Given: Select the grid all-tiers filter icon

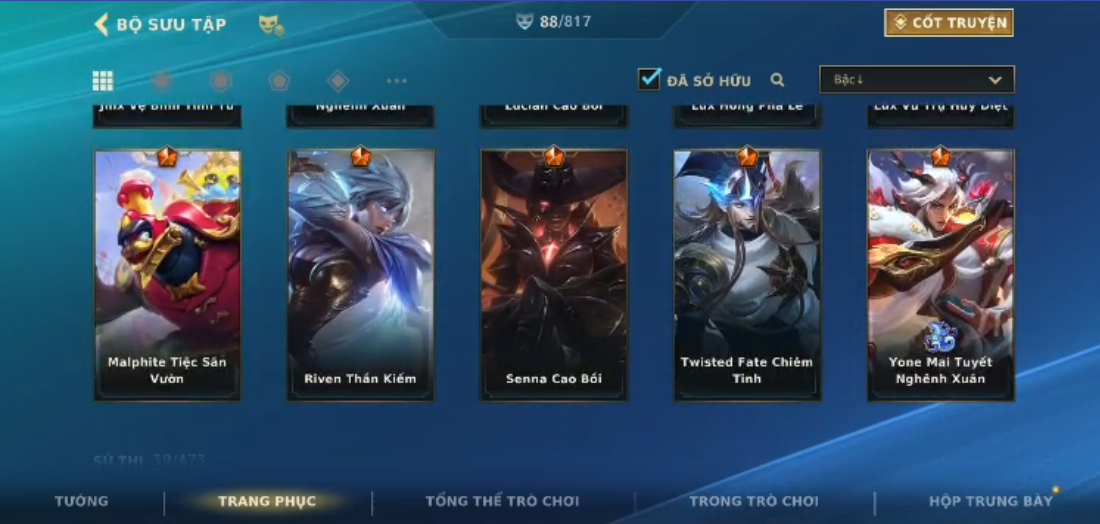Looking at the screenshot, I should click(x=102, y=81).
